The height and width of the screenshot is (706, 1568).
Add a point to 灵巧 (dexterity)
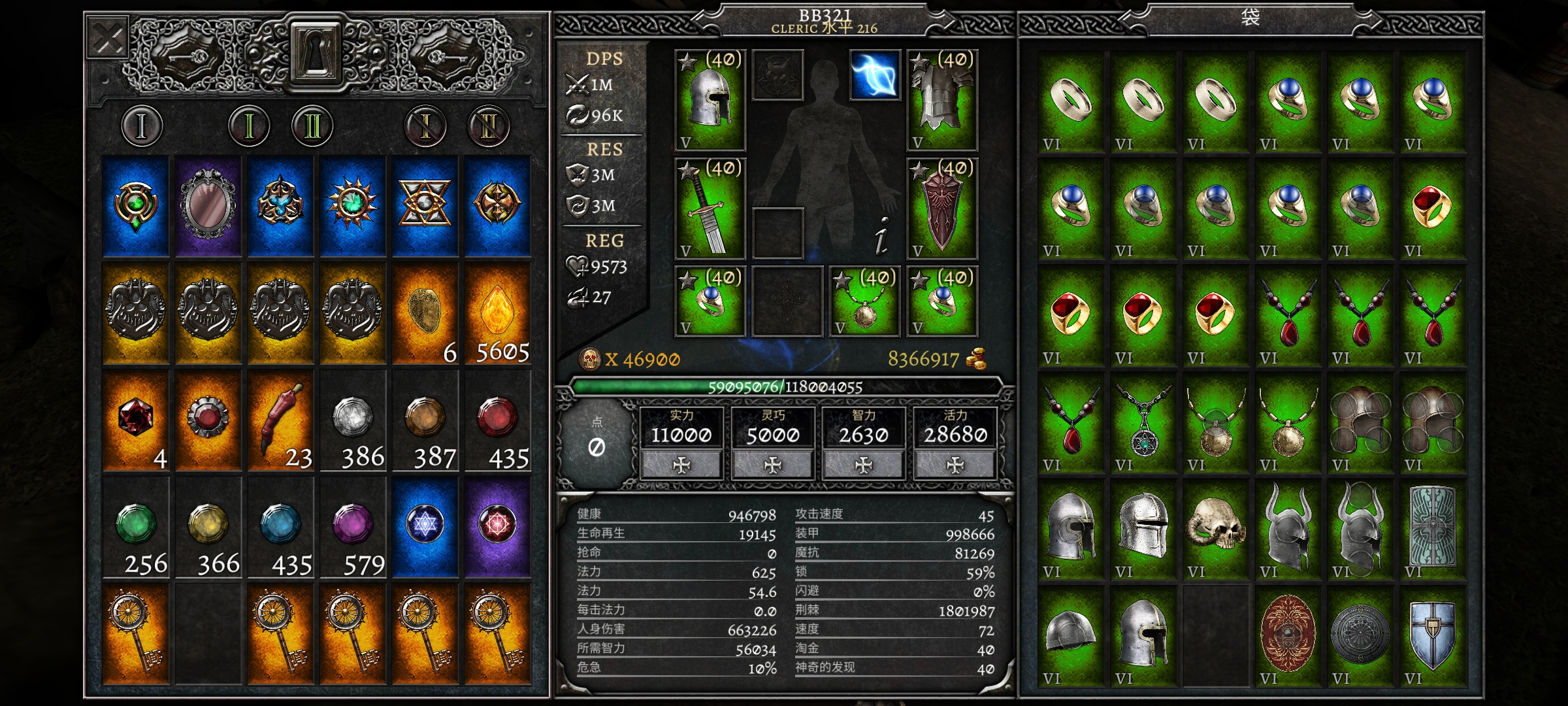773,465
